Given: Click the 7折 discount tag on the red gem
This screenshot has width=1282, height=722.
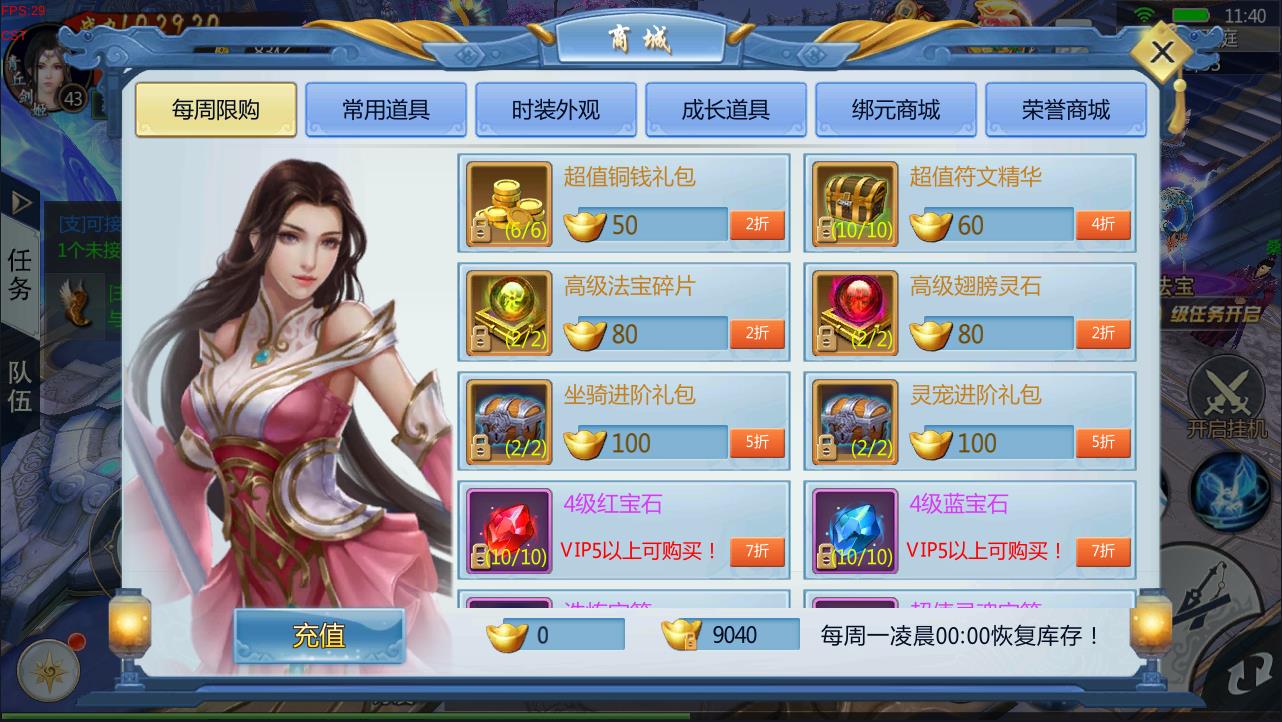Looking at the screenshot, I should click(757, 550).
